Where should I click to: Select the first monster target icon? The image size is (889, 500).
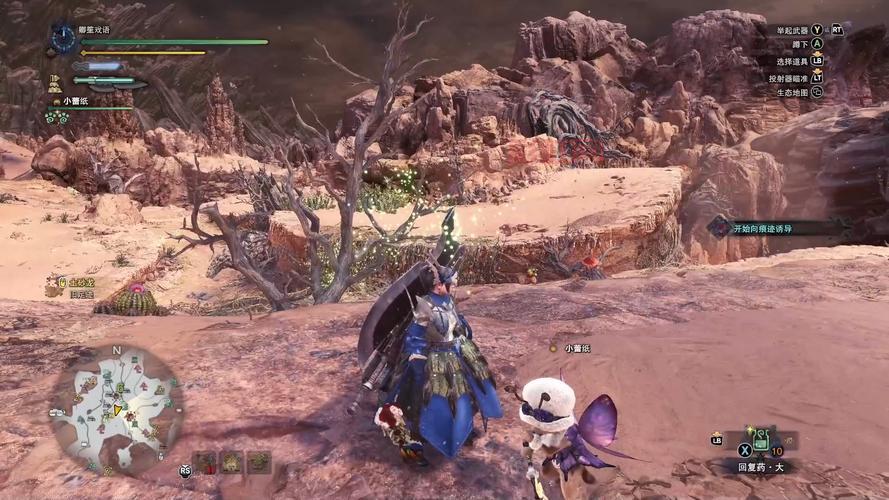[206, 462]
